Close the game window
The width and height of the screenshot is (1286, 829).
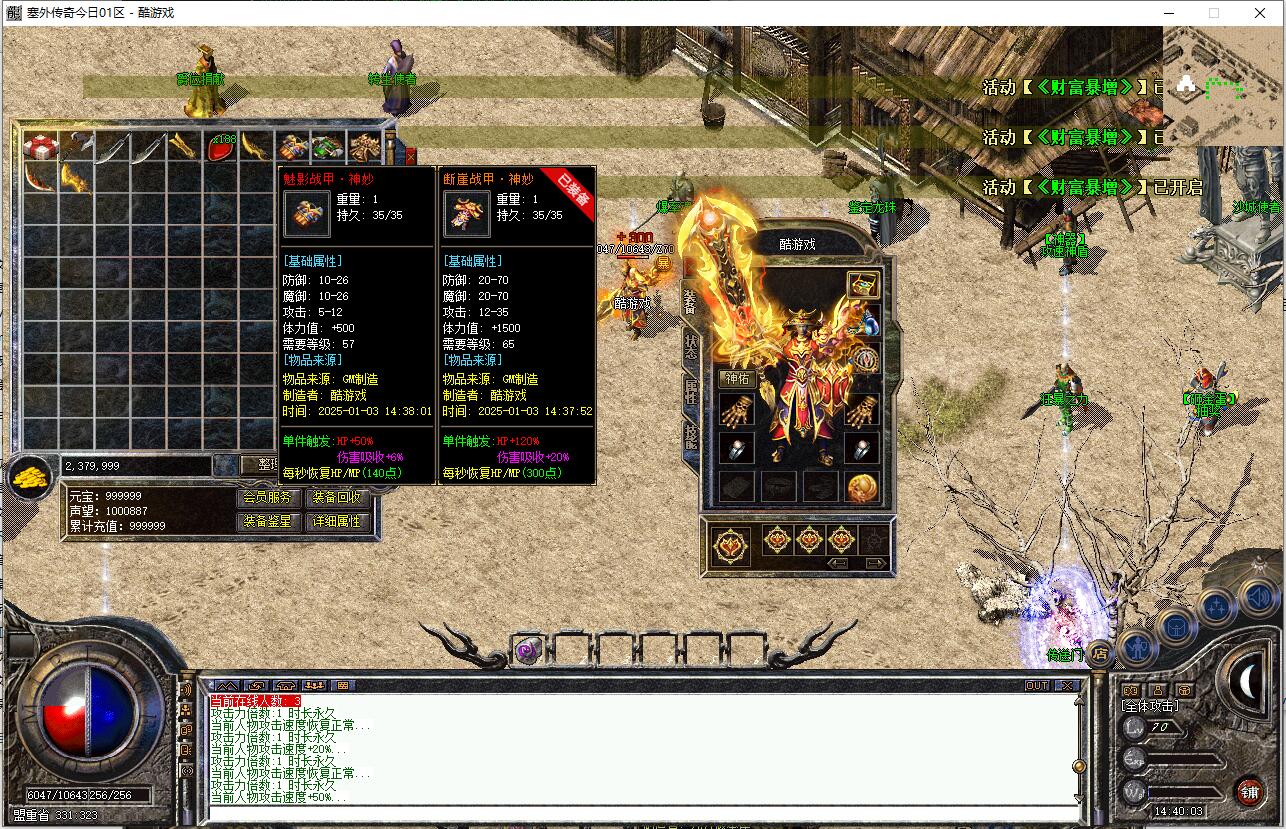click(x=1259, y=13)
